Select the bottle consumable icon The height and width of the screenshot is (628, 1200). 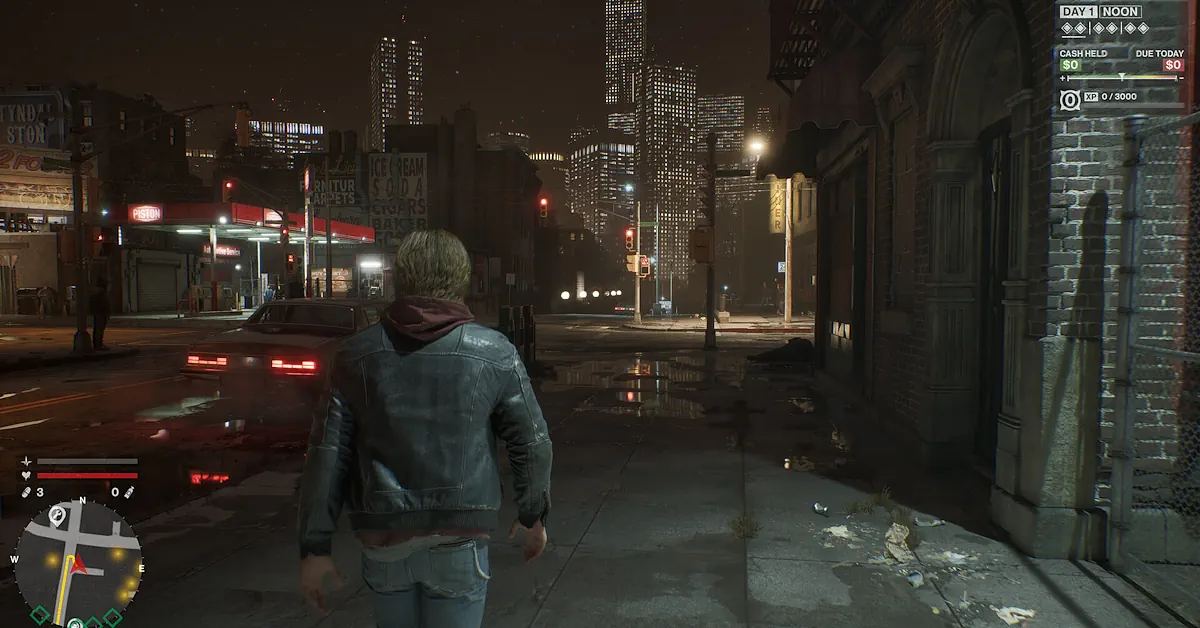(129, 492)
